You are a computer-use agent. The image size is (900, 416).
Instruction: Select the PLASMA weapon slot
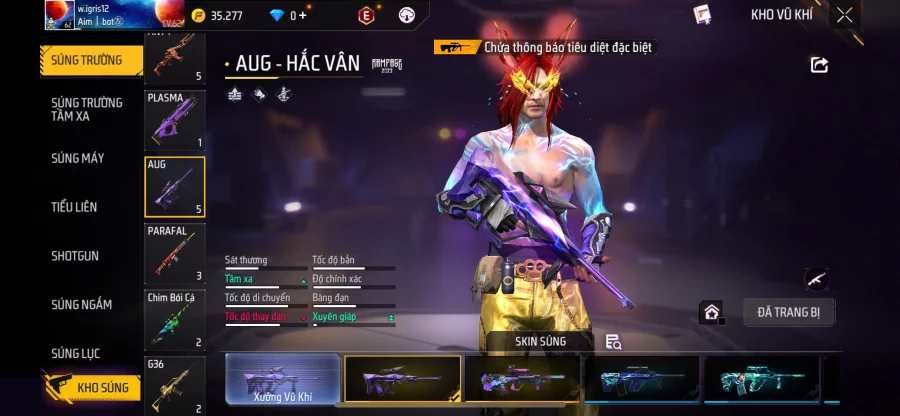point(175,121)
